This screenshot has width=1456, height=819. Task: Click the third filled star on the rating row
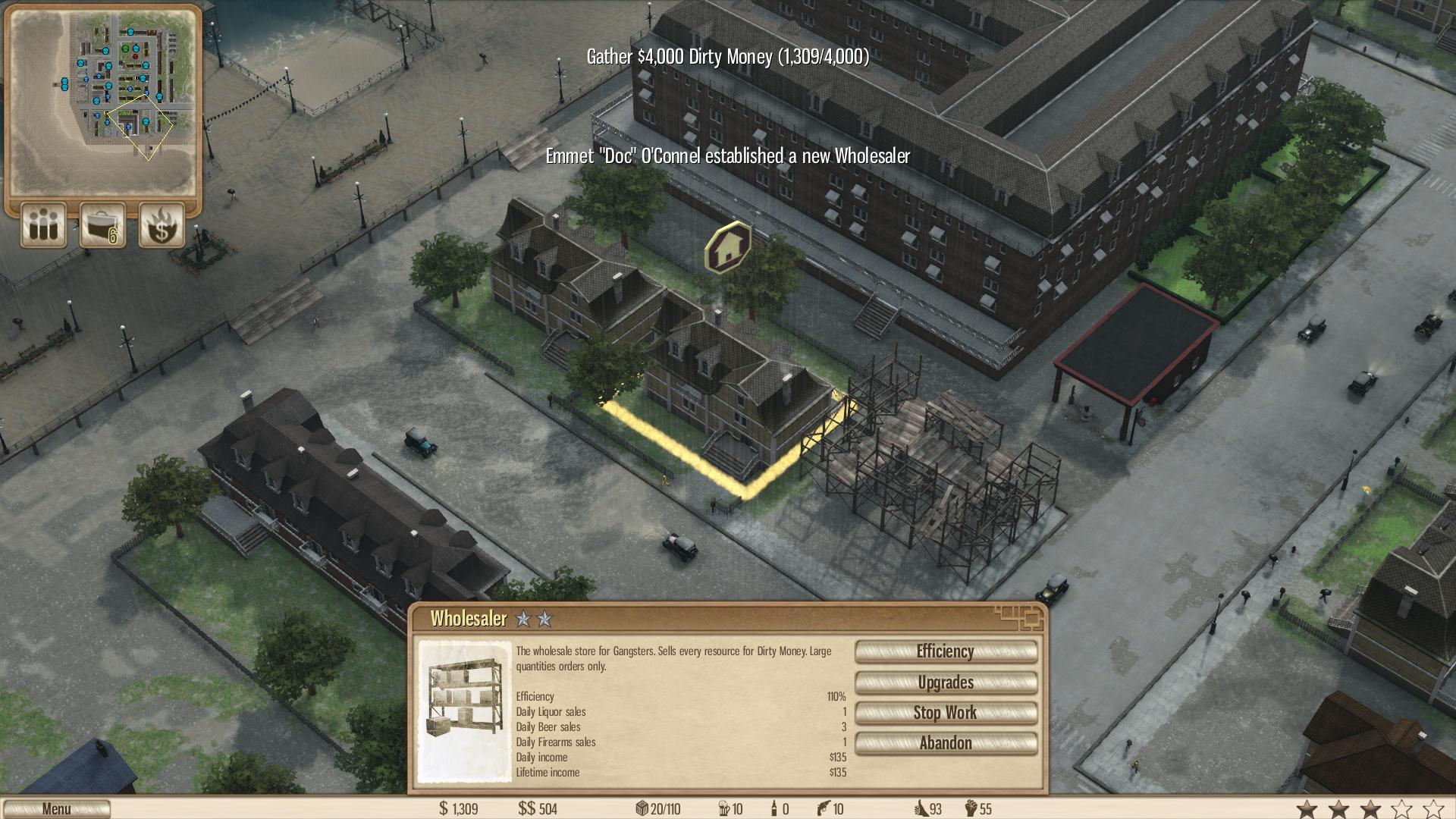(x=1370, y=808)
